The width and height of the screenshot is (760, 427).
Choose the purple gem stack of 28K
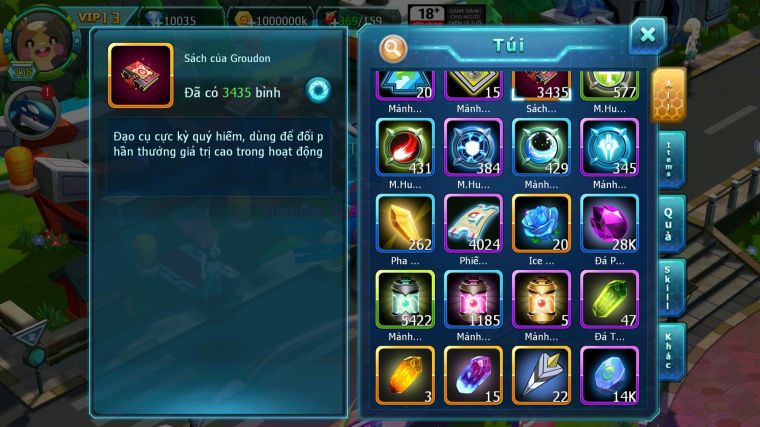coord(609,222)
